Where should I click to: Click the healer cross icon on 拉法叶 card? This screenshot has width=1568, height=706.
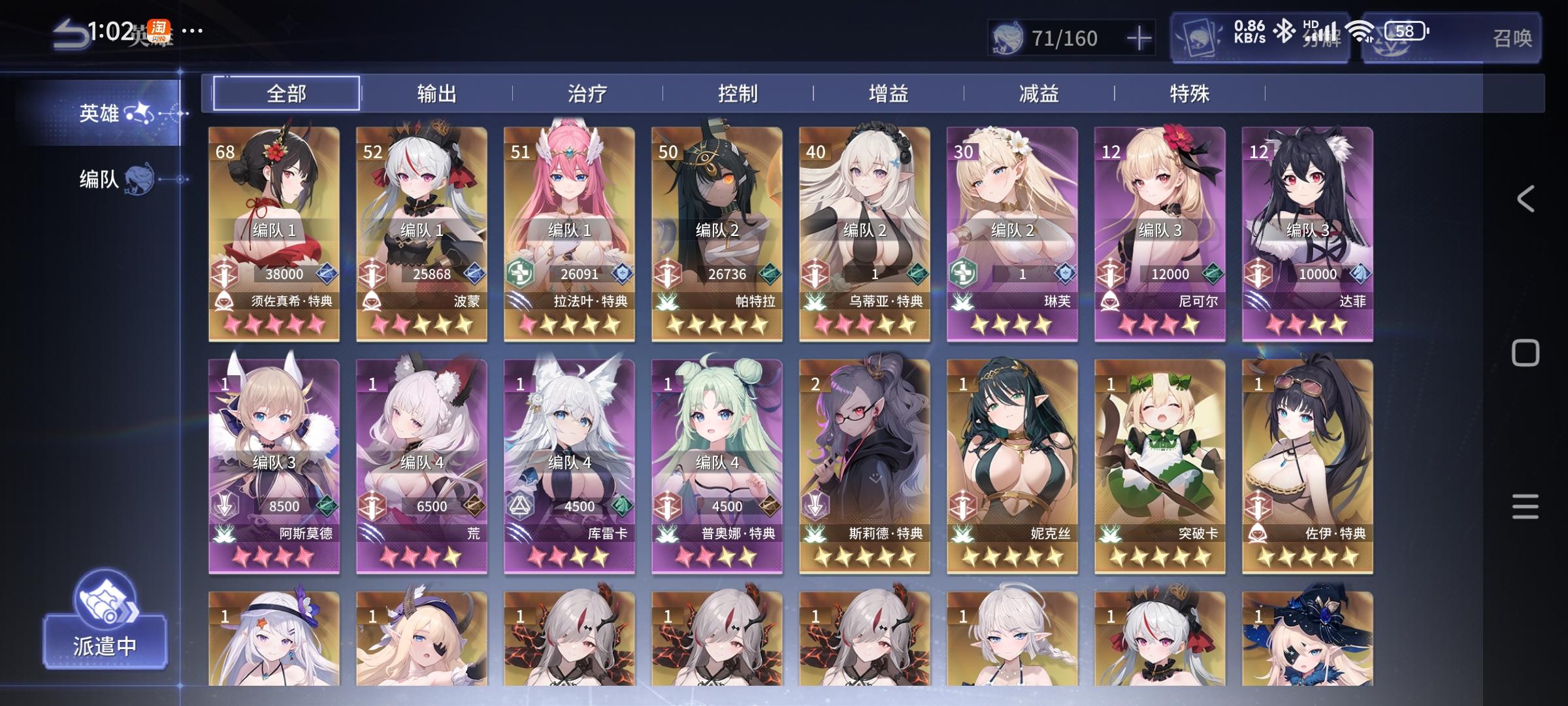click(519, 273)
